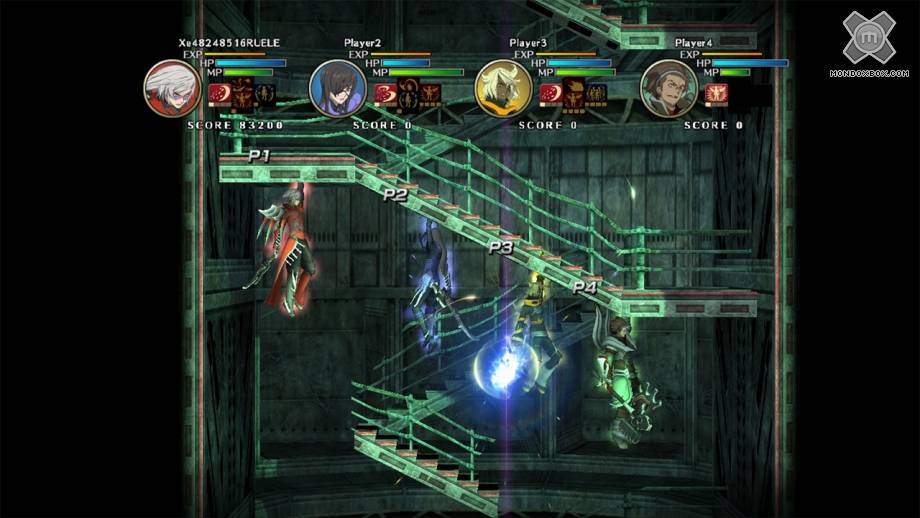Activate Xe48248516RUELE's red crescent skill icon
The image size is (920, 518).
[x=219, y=96]
